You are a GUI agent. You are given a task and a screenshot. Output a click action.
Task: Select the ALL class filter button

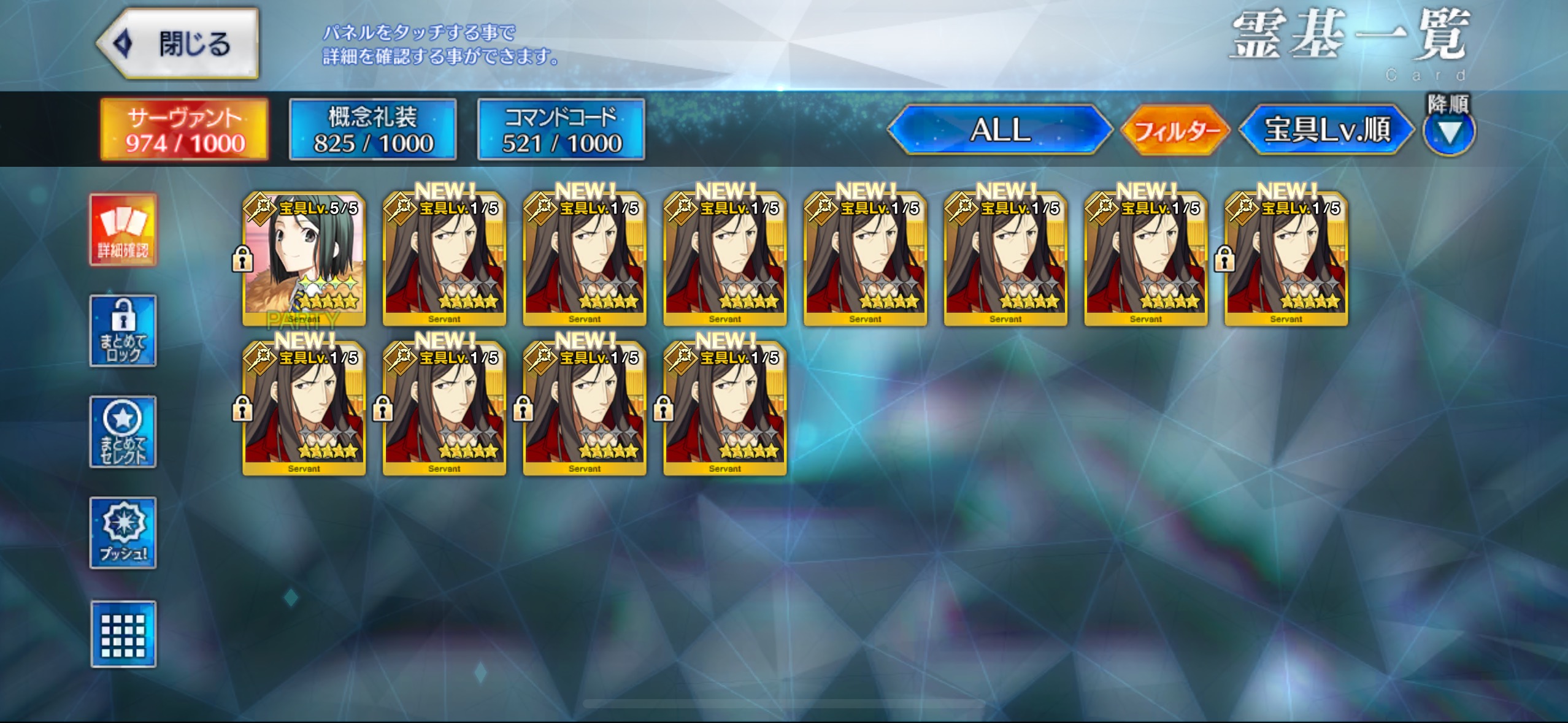1000,130
